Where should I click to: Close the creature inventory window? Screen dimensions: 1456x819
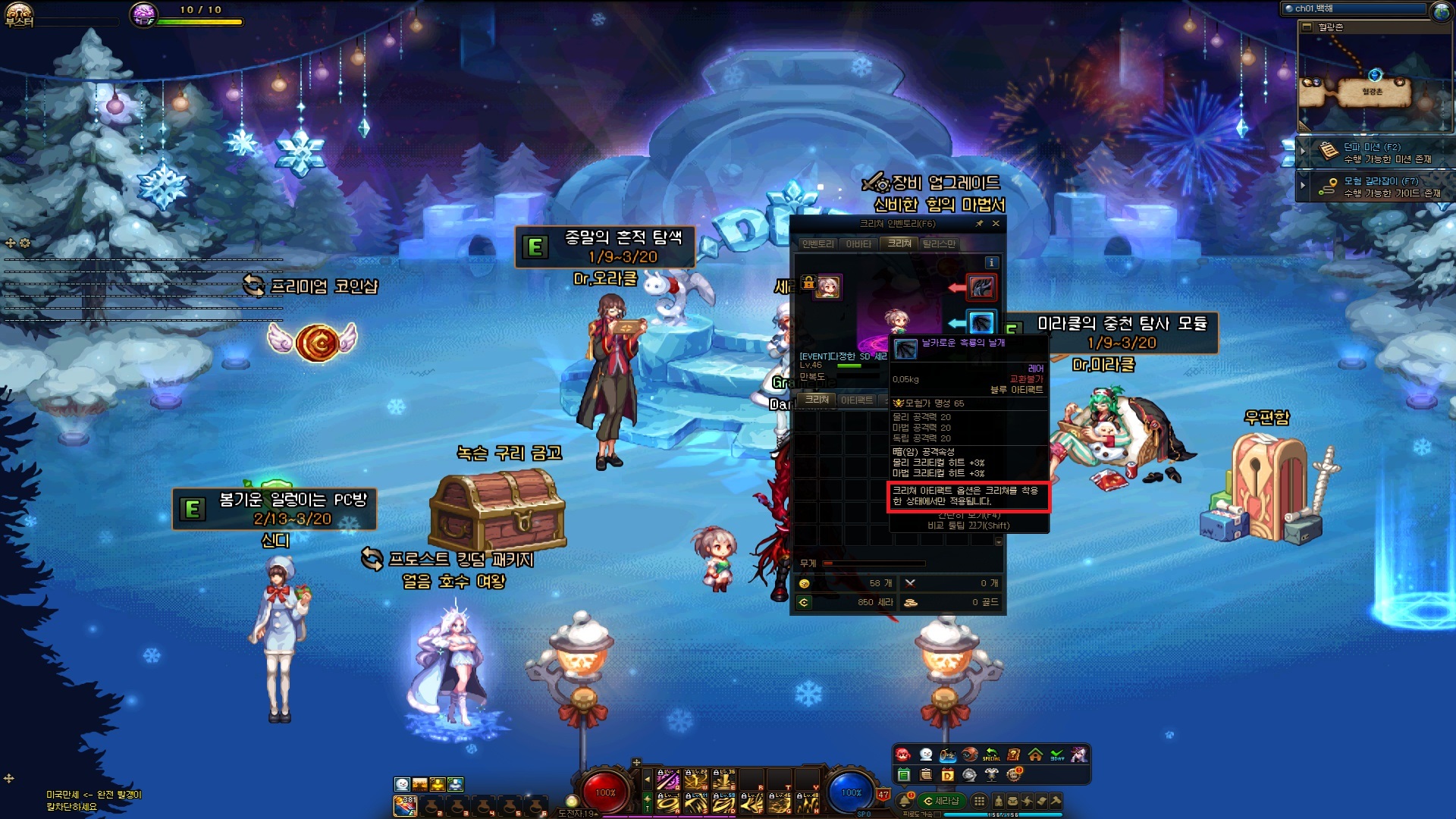[x=996, y=224]
